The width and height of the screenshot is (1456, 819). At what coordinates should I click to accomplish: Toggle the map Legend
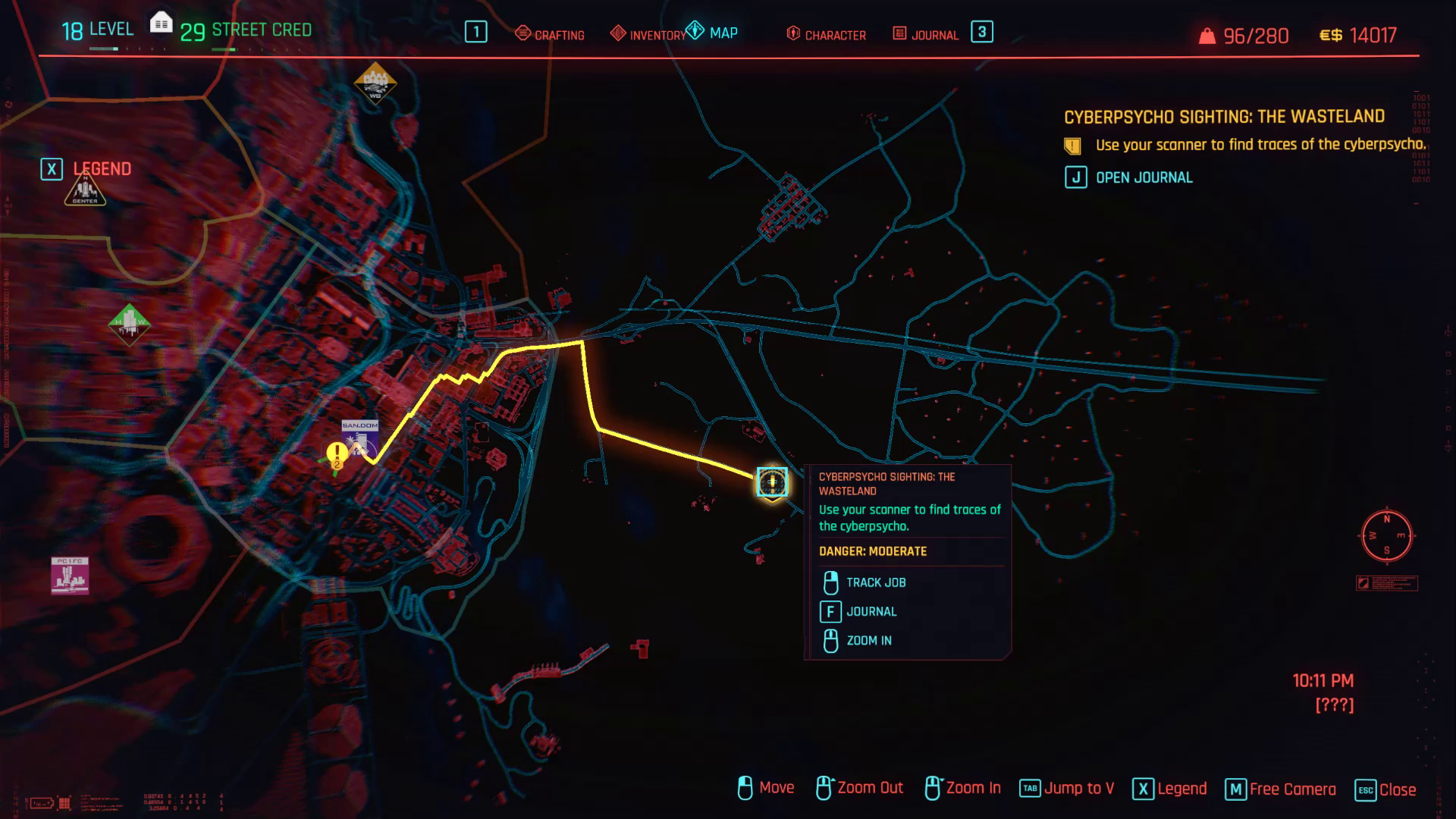[x=1181, y=788]
